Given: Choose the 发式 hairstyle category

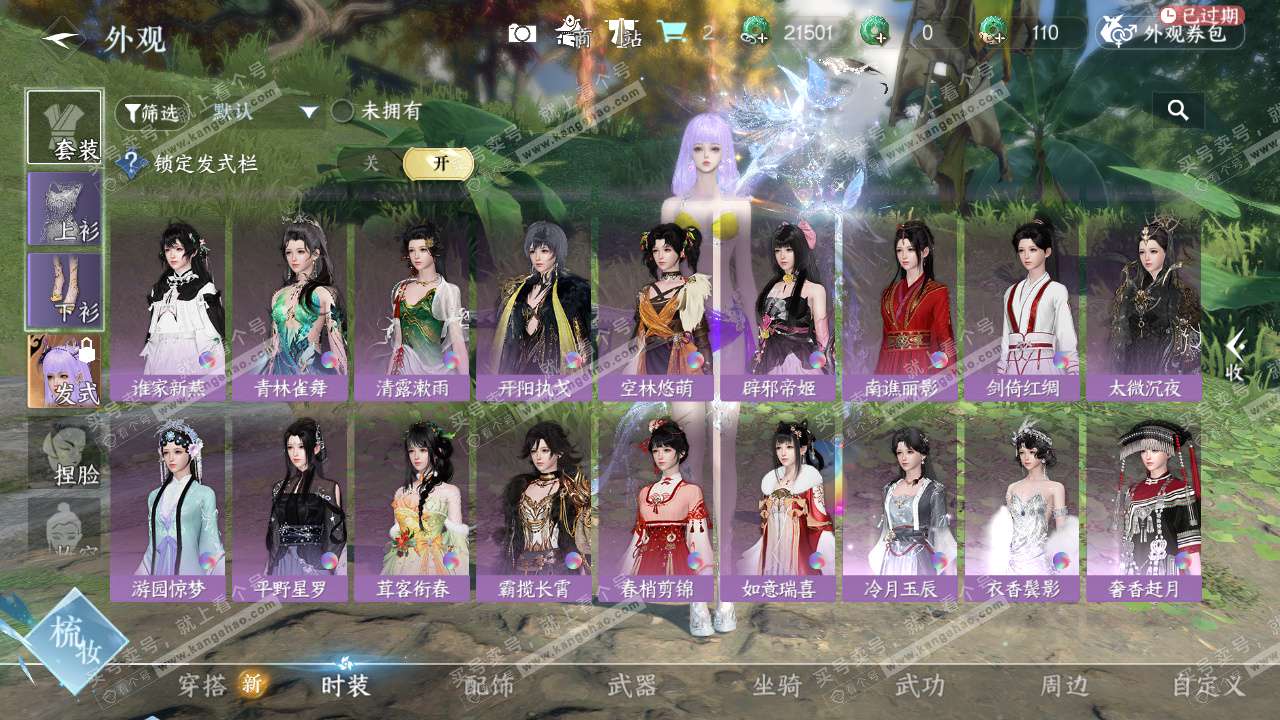Looking at the screenshot, I should 65,371.
